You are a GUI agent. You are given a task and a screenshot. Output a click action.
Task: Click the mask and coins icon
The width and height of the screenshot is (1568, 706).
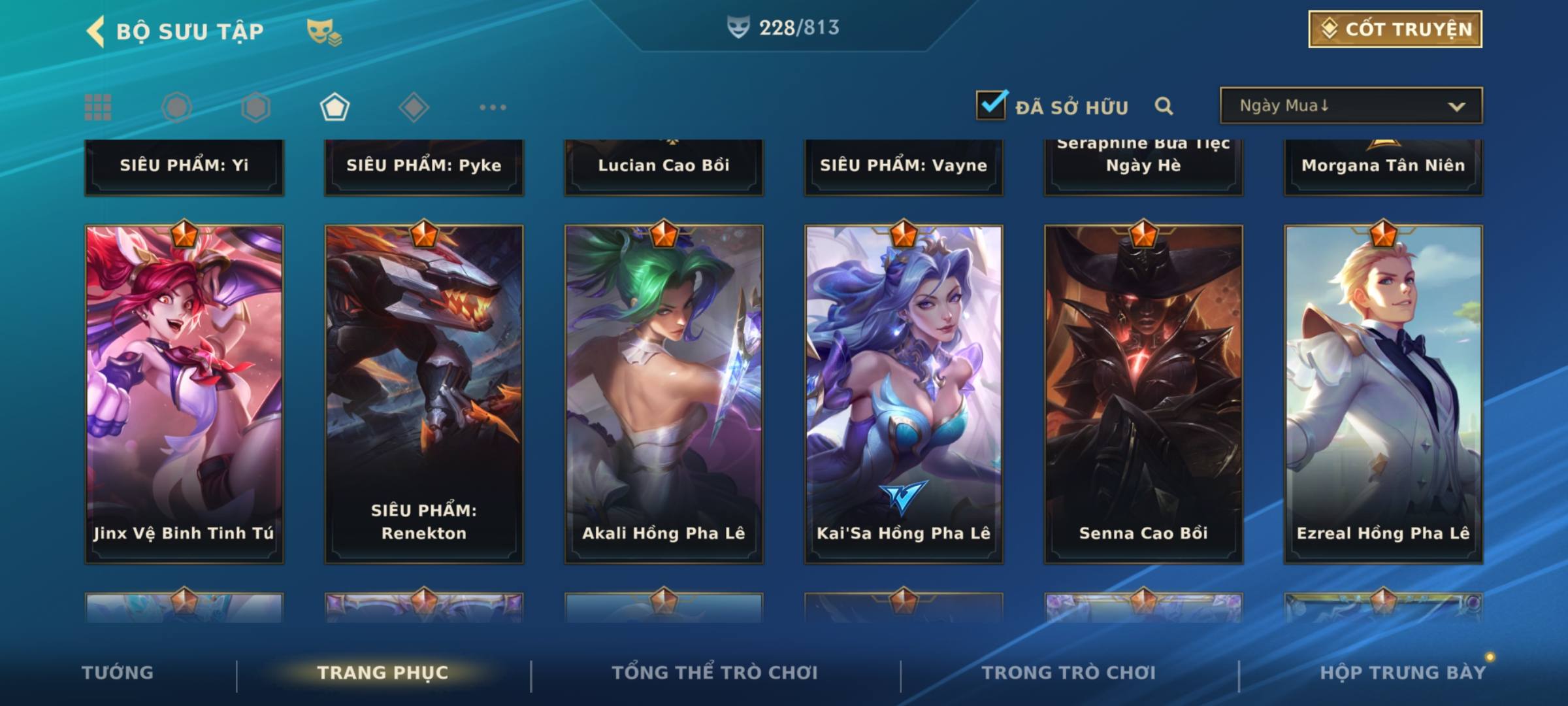(x=323, y=31)
